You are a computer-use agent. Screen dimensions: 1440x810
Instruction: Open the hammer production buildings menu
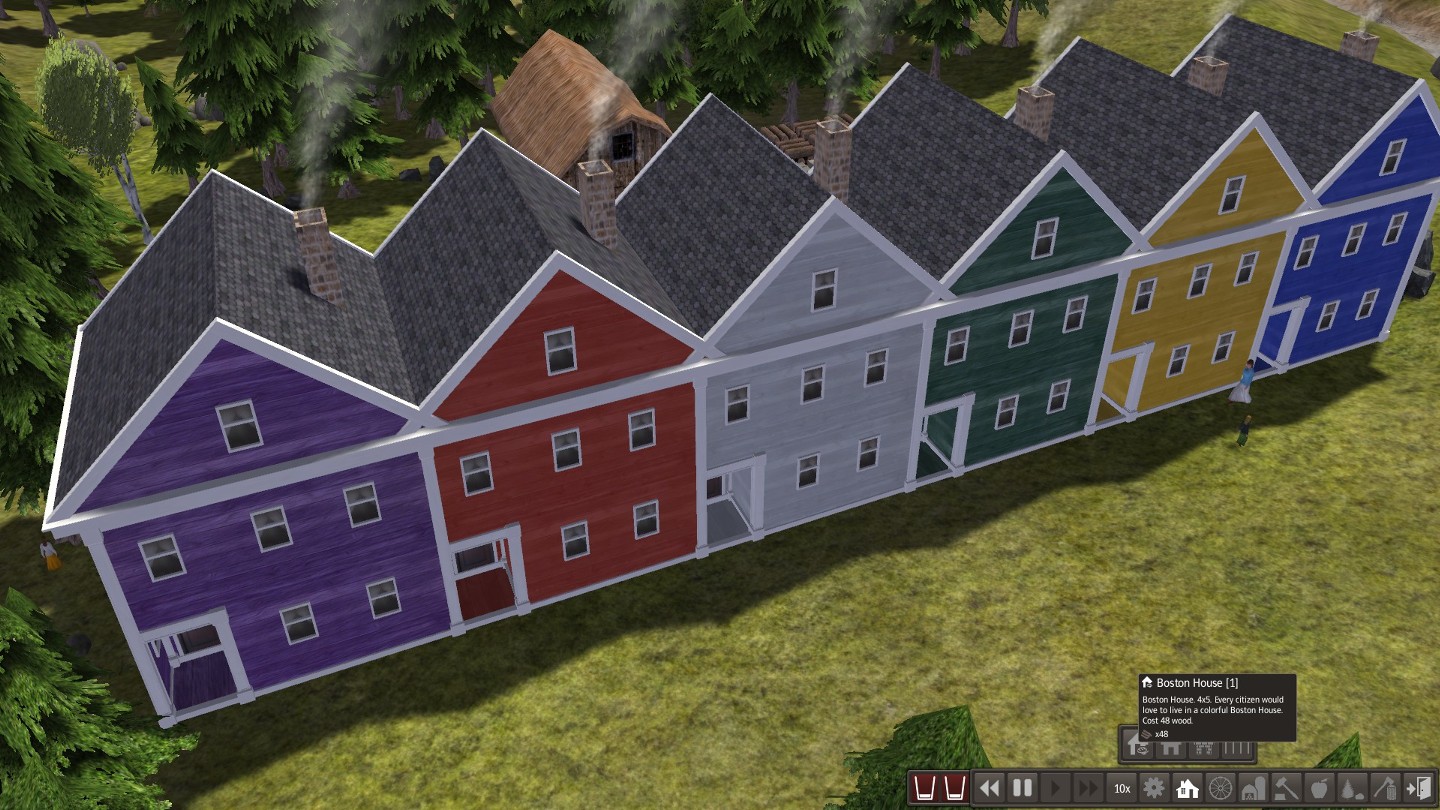1286,788
